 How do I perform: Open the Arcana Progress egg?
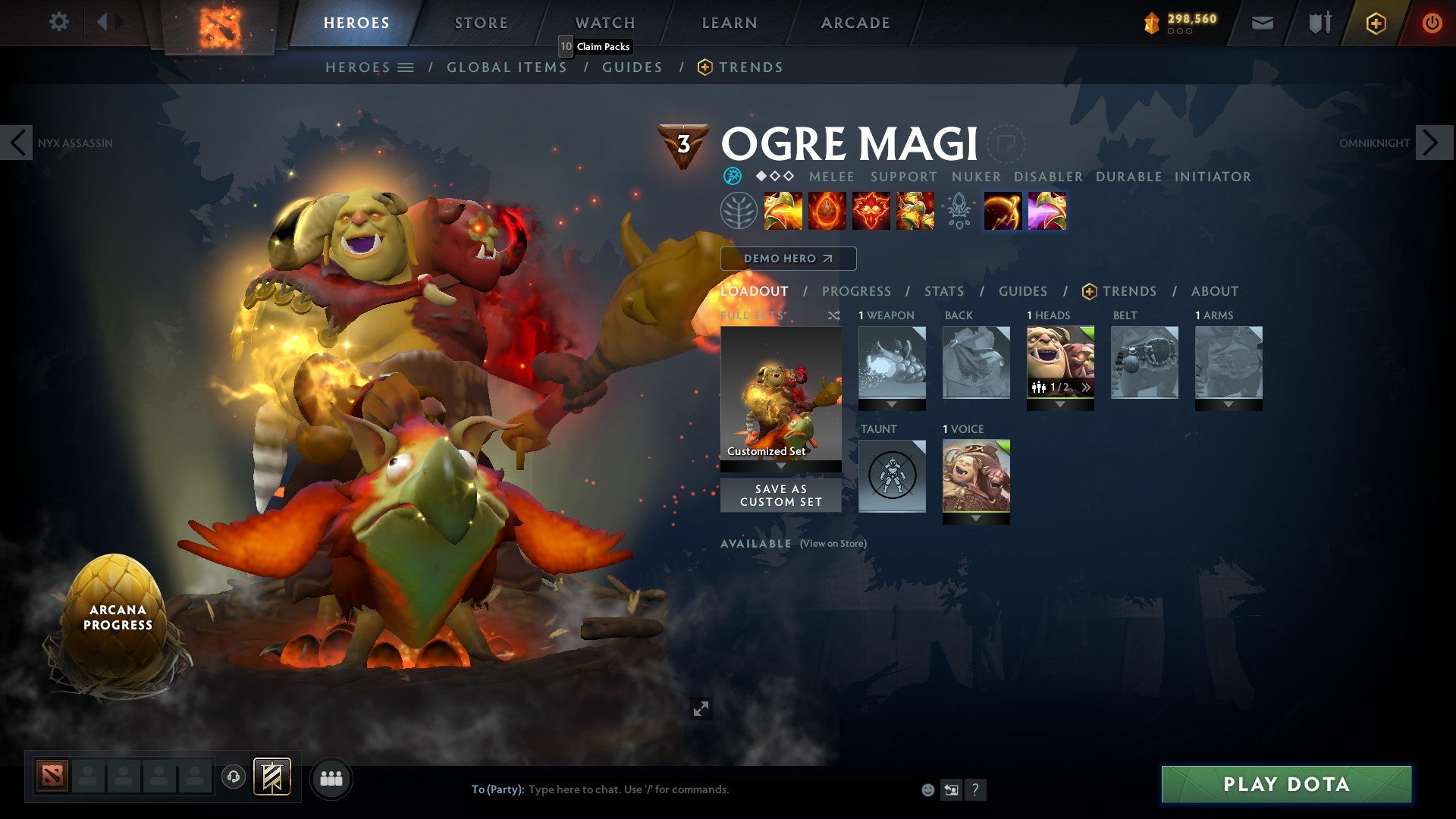point(114,607)
